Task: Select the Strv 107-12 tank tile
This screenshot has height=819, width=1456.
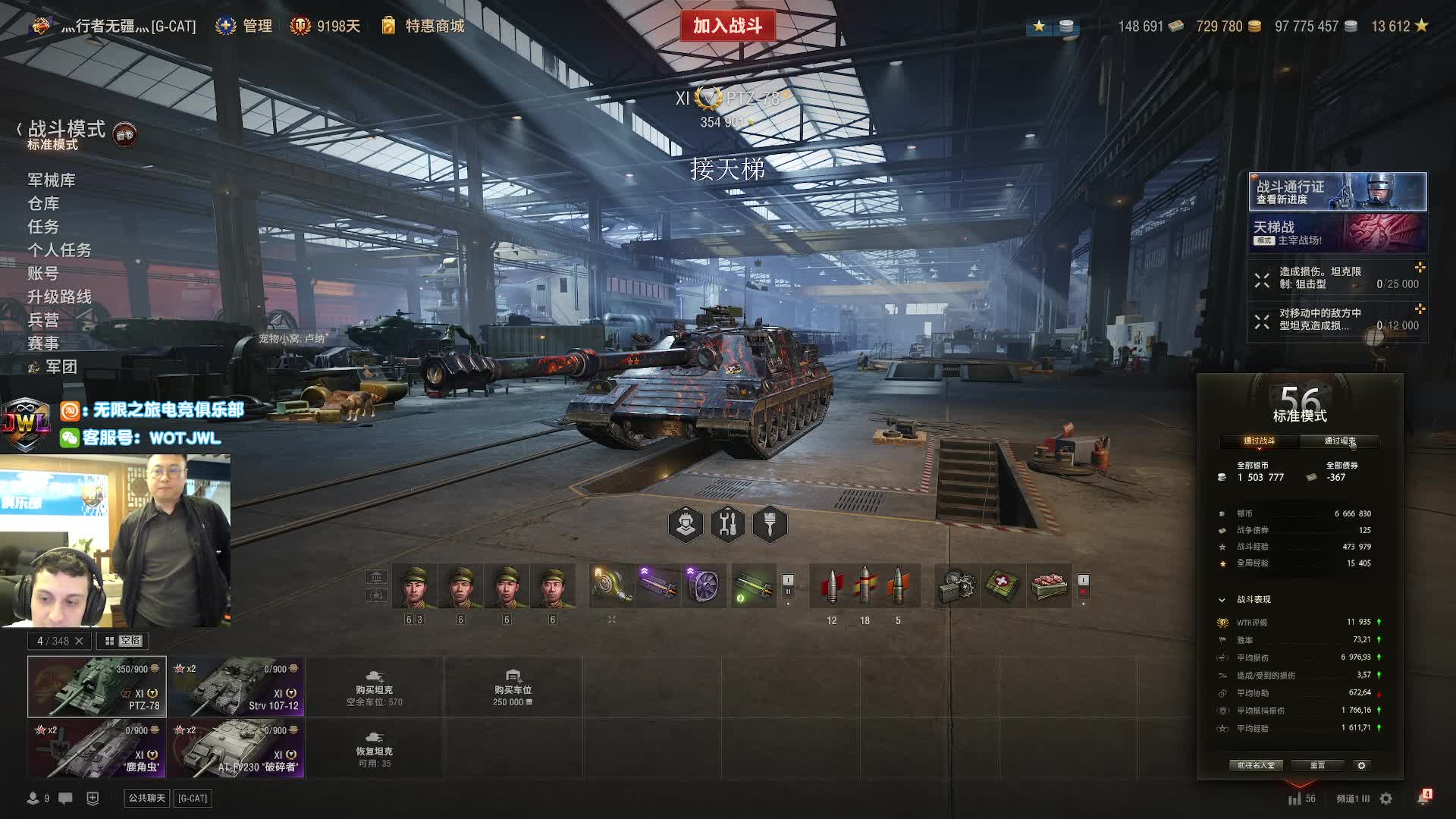Action: tap(237, 687)
